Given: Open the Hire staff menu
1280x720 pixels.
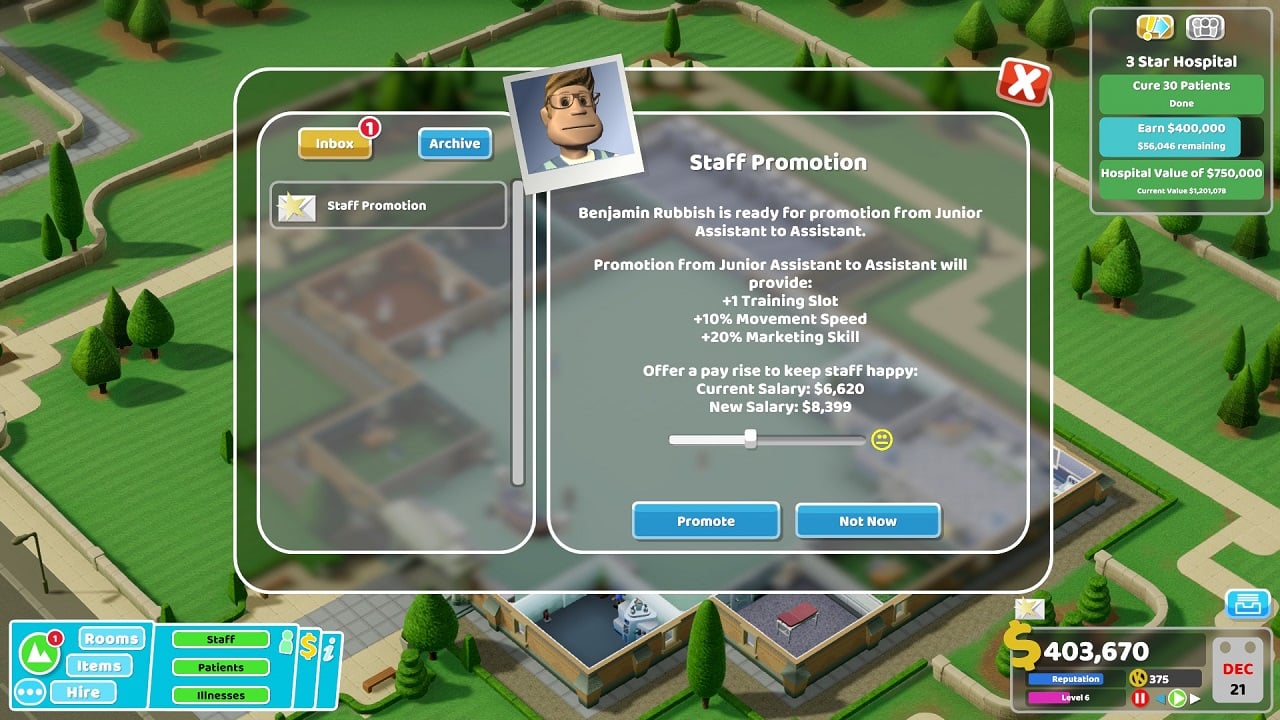Looking at the screenshot, I should pos(83,692).
